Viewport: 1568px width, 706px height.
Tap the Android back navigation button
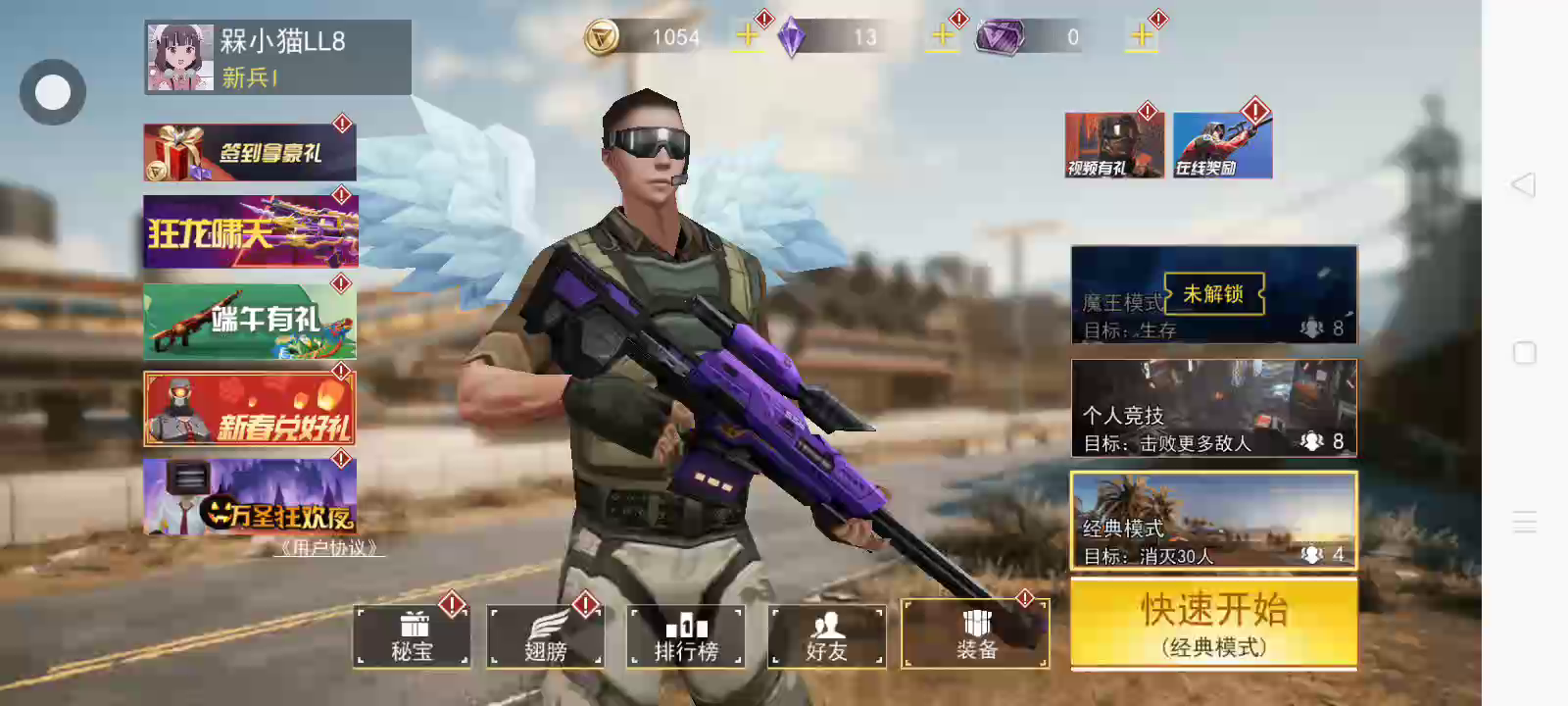point(1524,184)
